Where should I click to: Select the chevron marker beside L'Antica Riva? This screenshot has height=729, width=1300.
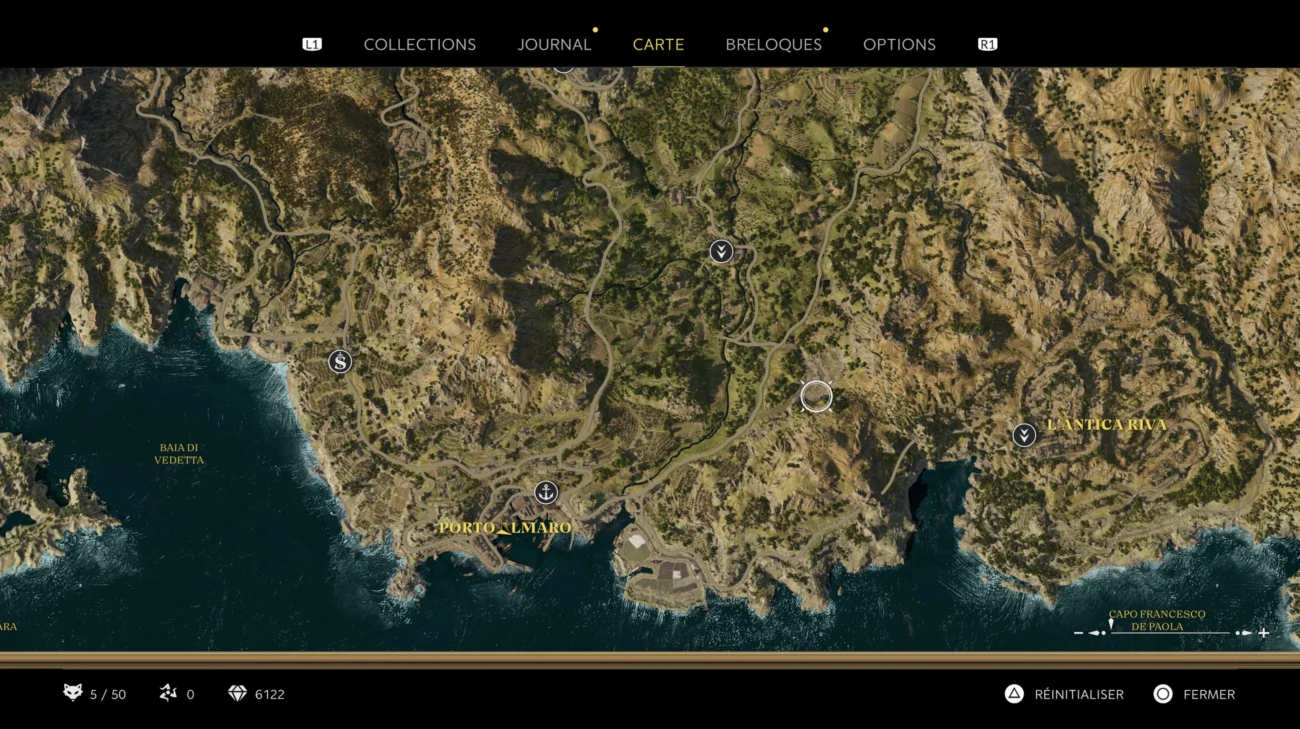[1024, 435]
